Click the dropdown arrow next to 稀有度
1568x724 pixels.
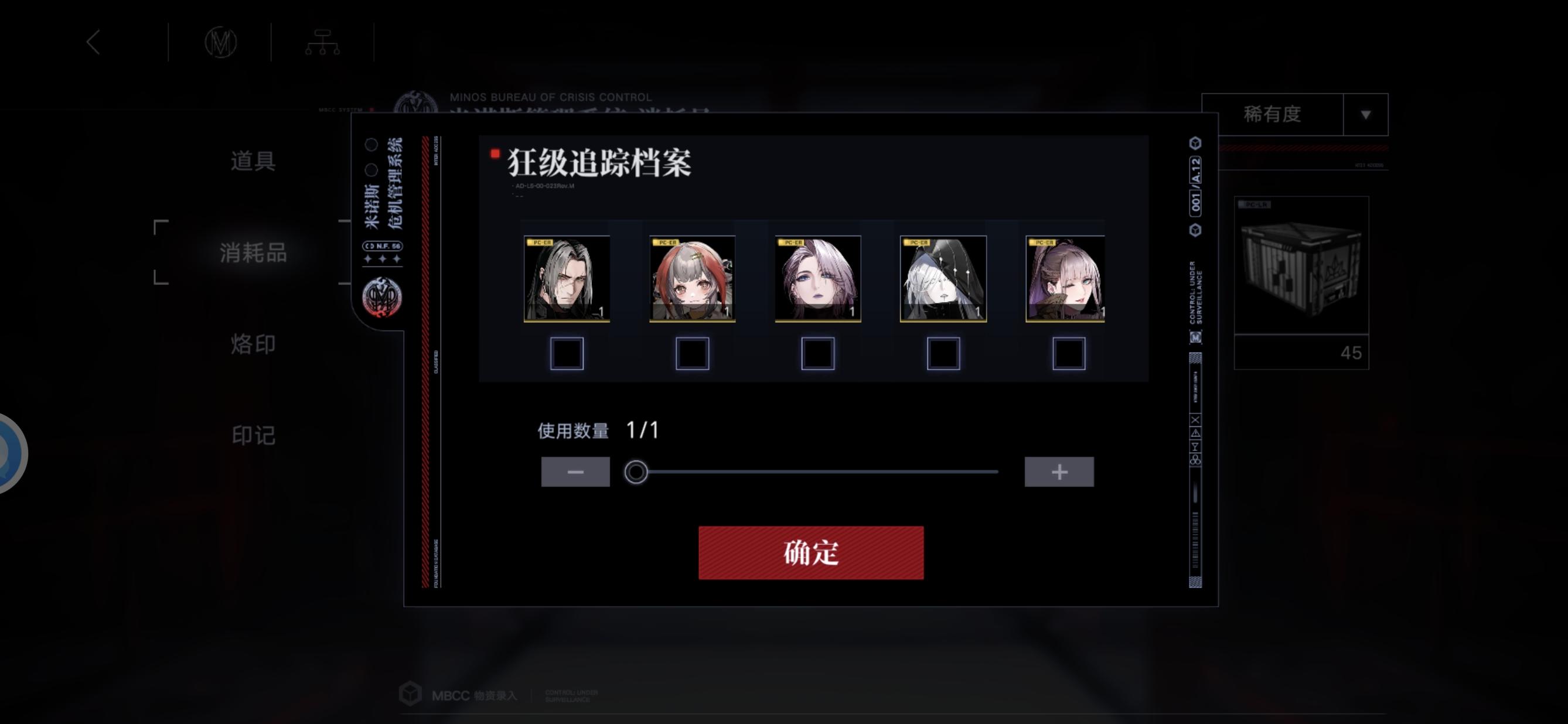pos(1366,114)
